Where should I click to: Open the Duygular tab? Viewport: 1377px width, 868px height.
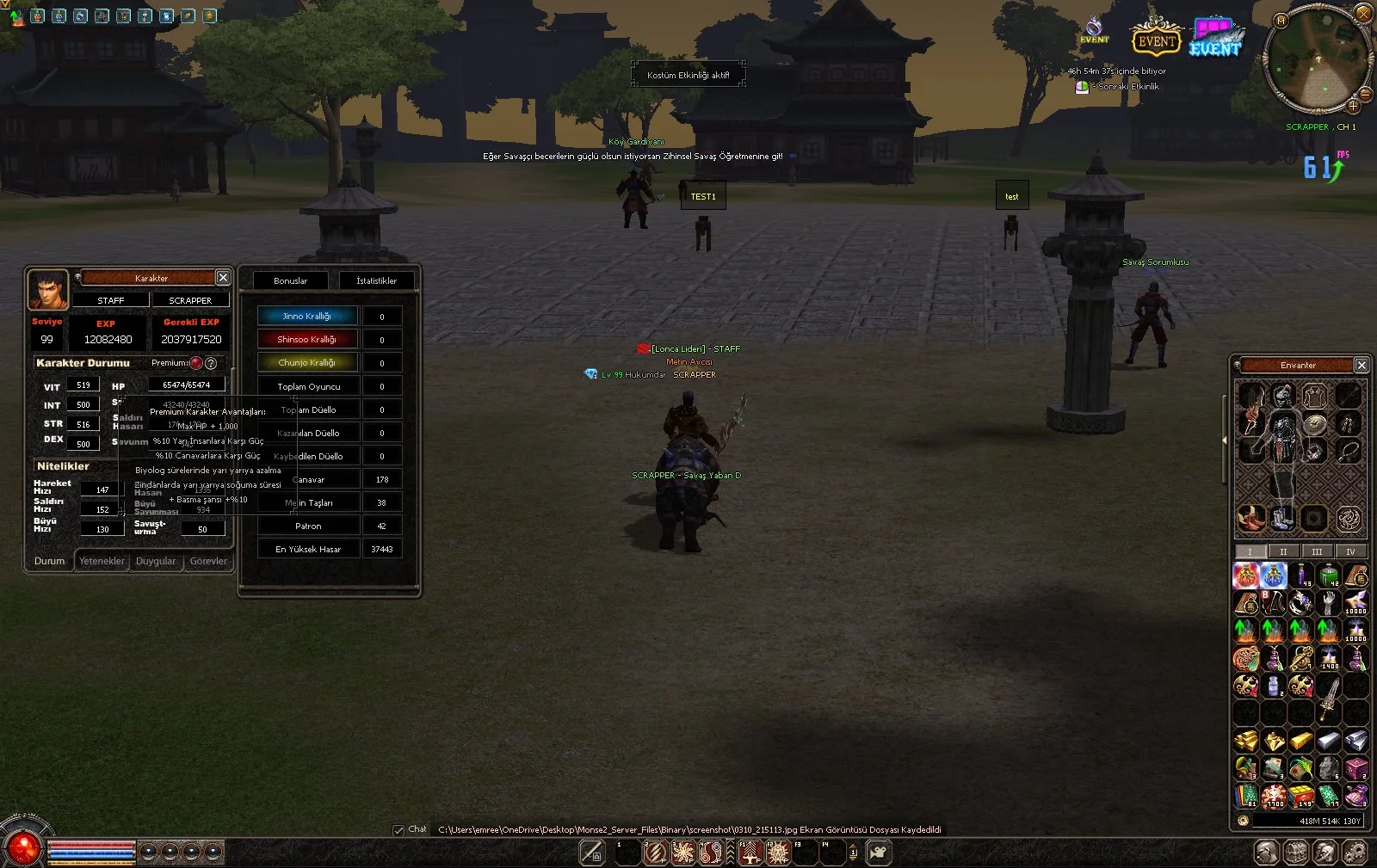(156, 561)
